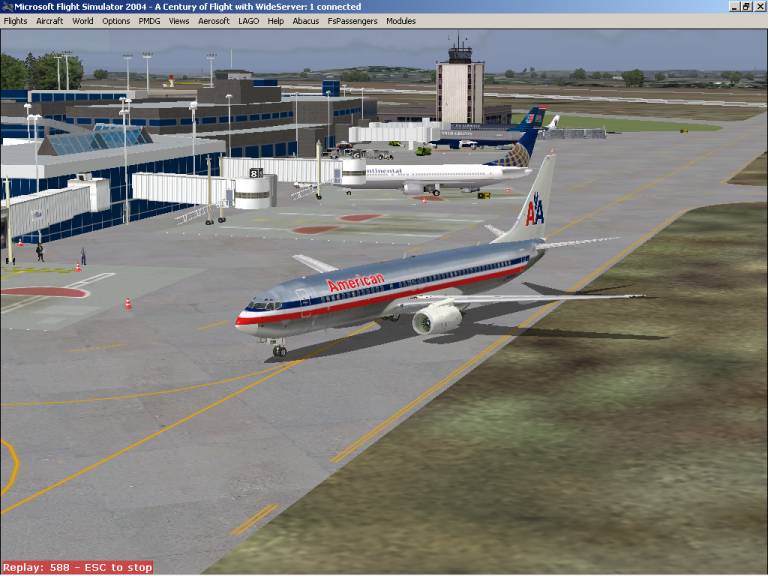Open the Modules menu
Image resolution: width=768 pixels, height=576 pixels.
(401, 20)
